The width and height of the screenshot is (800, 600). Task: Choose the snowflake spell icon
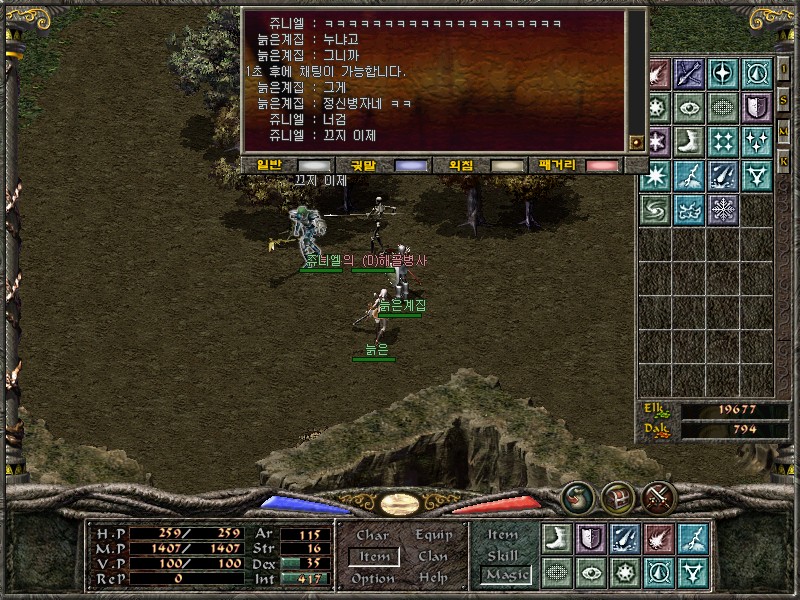click(x=723, y=209)
